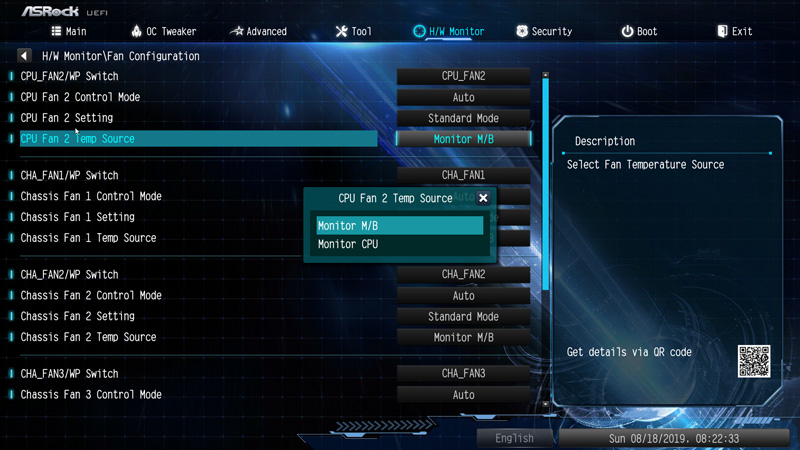The width and height of the screenshot is (800, 450).
Task: Open the CHA_FAN3/WP Switch dropdown
Action: [463, 373]
